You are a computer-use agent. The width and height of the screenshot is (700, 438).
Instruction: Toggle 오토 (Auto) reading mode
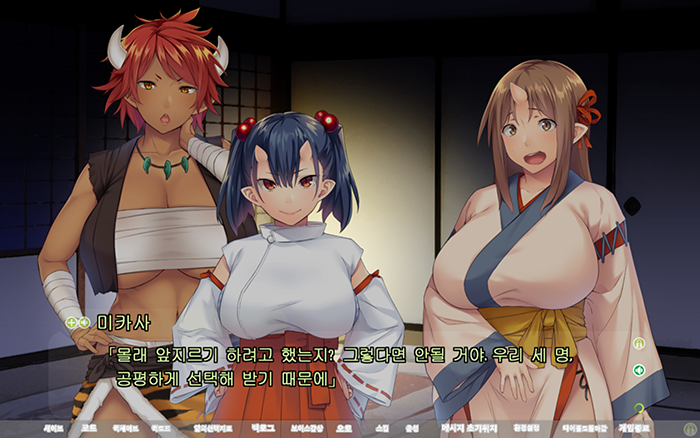(345, 427)
